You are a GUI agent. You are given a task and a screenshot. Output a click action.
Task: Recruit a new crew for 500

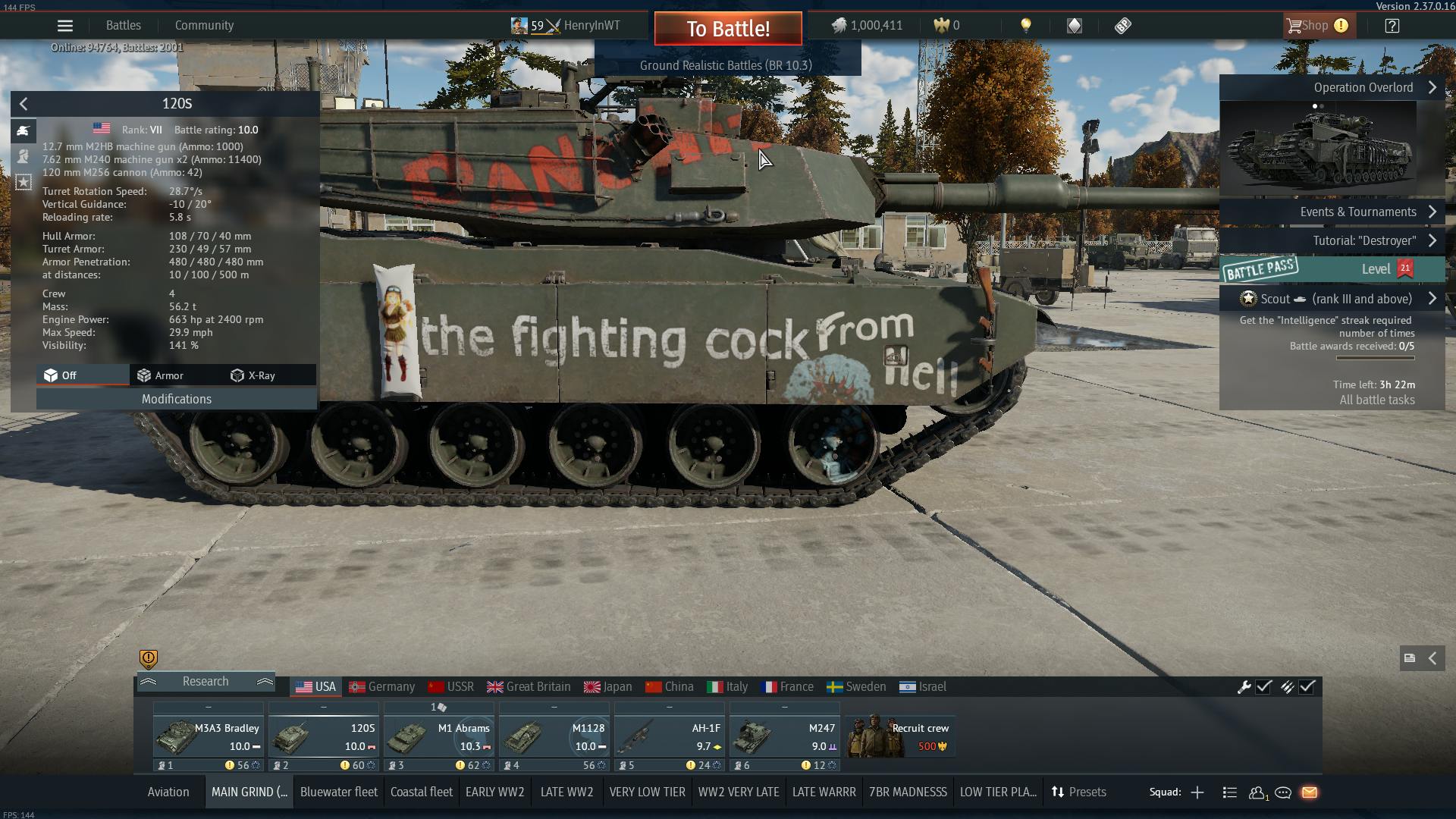point(900,737)
